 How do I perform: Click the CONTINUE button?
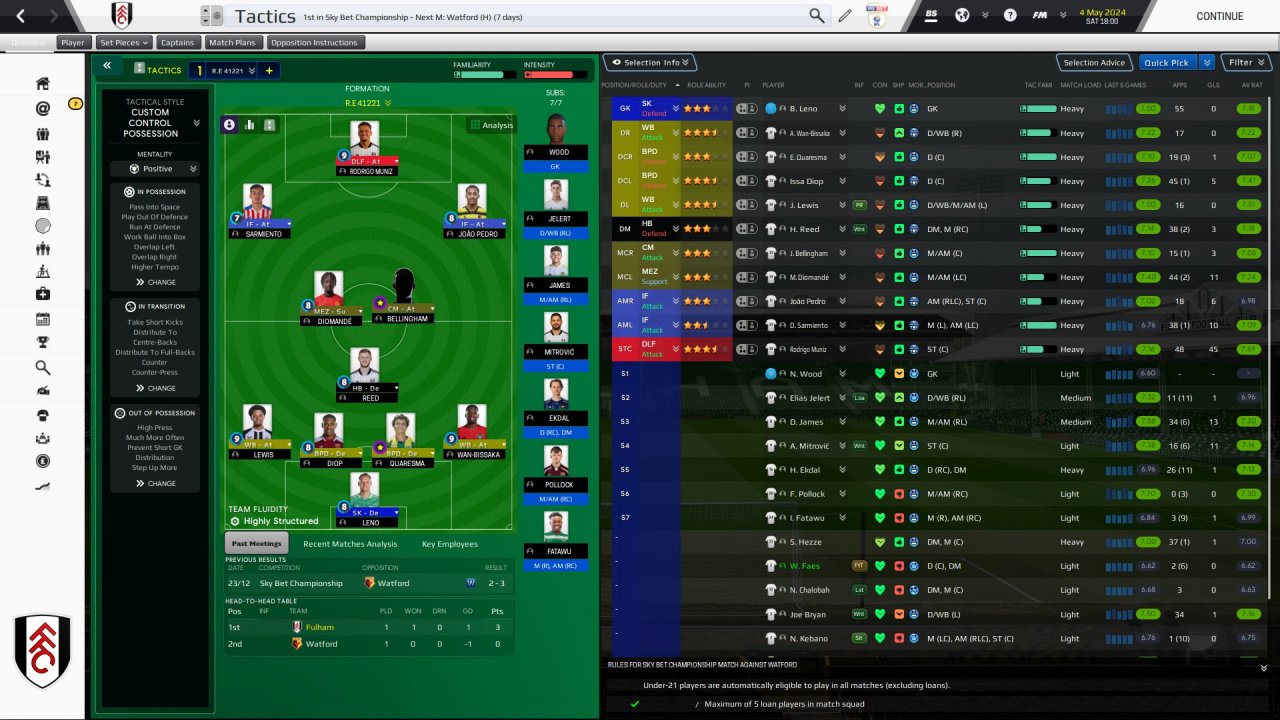point(1219,16)
